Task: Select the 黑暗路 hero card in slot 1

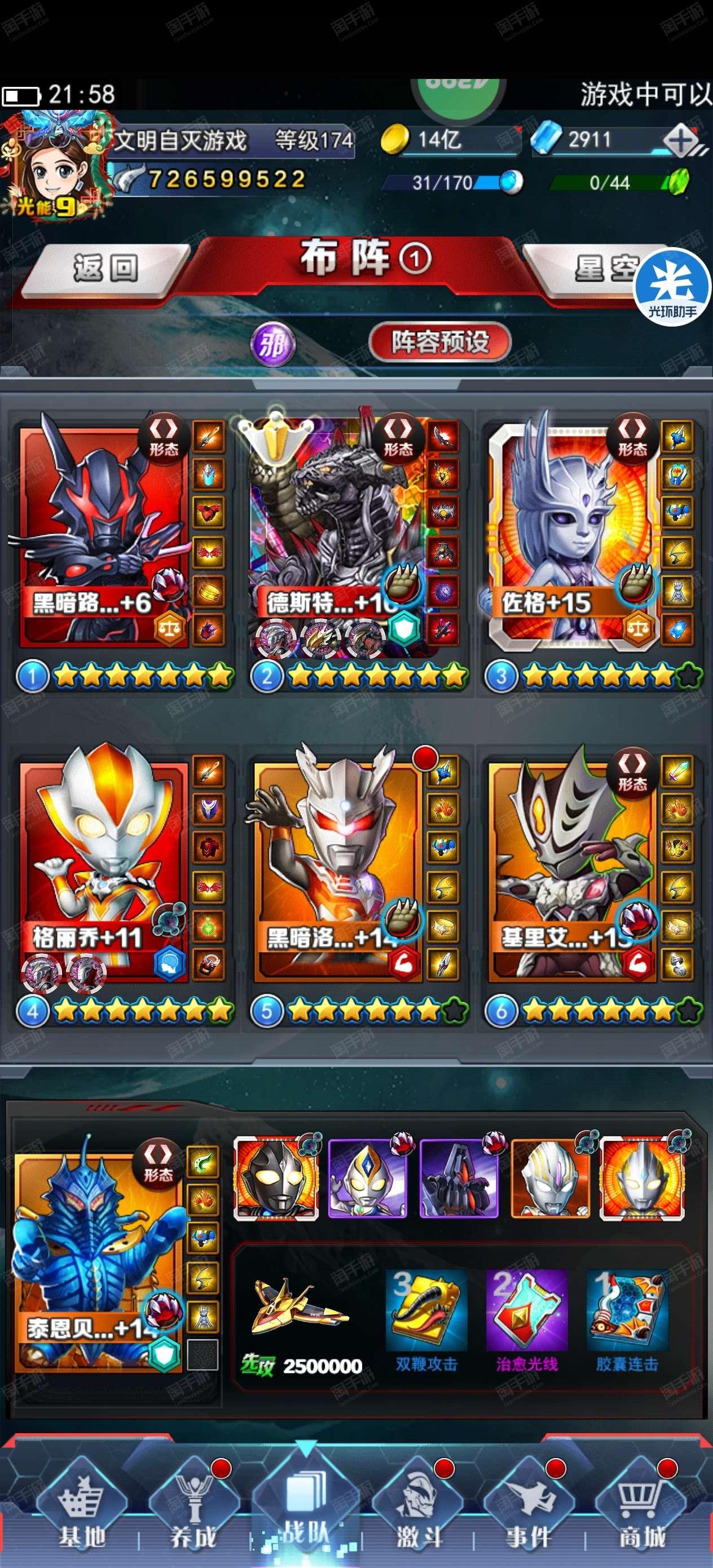Action: tap(104, 536)
